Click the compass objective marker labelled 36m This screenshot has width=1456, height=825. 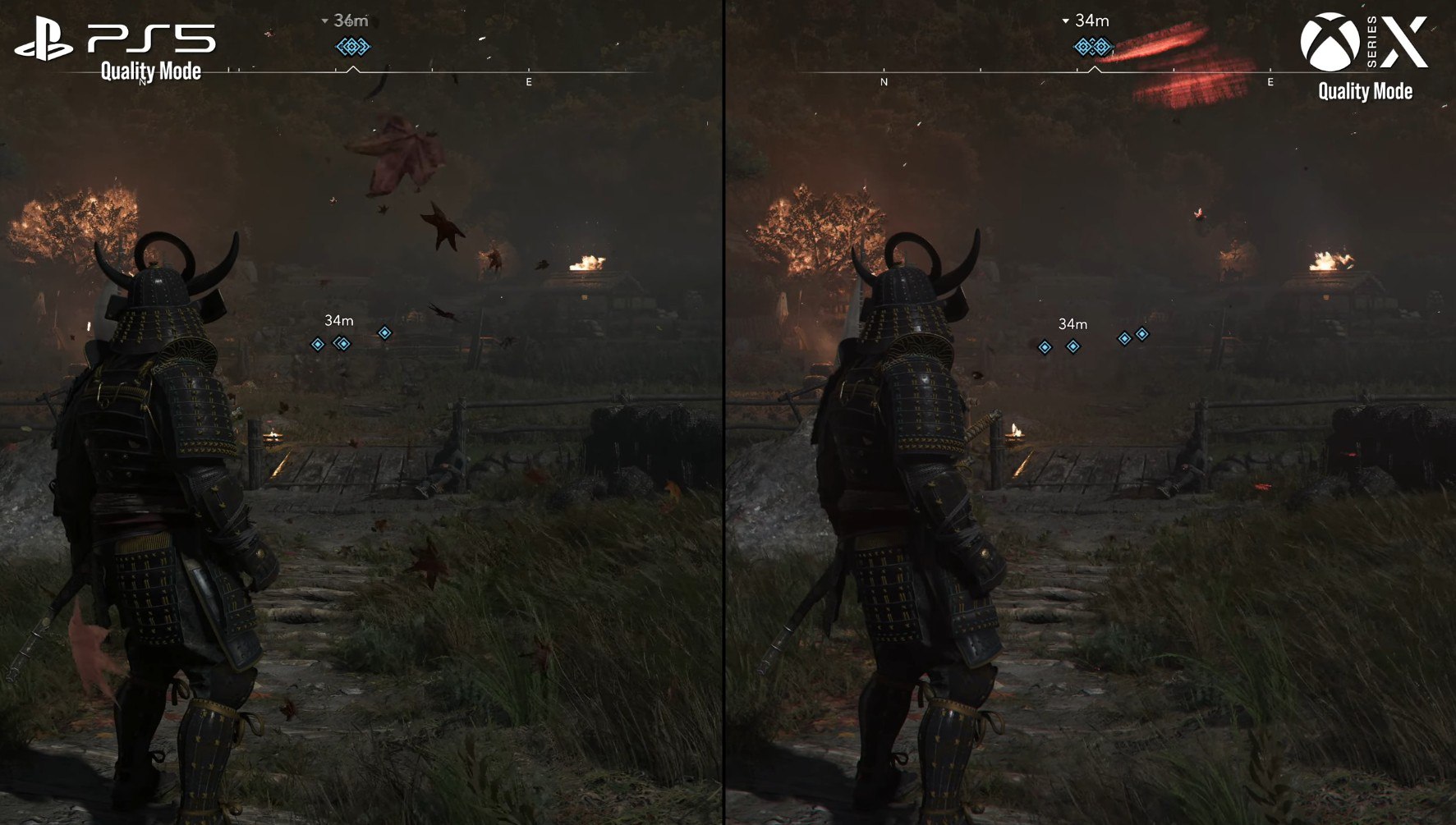(x=353, y=47)
